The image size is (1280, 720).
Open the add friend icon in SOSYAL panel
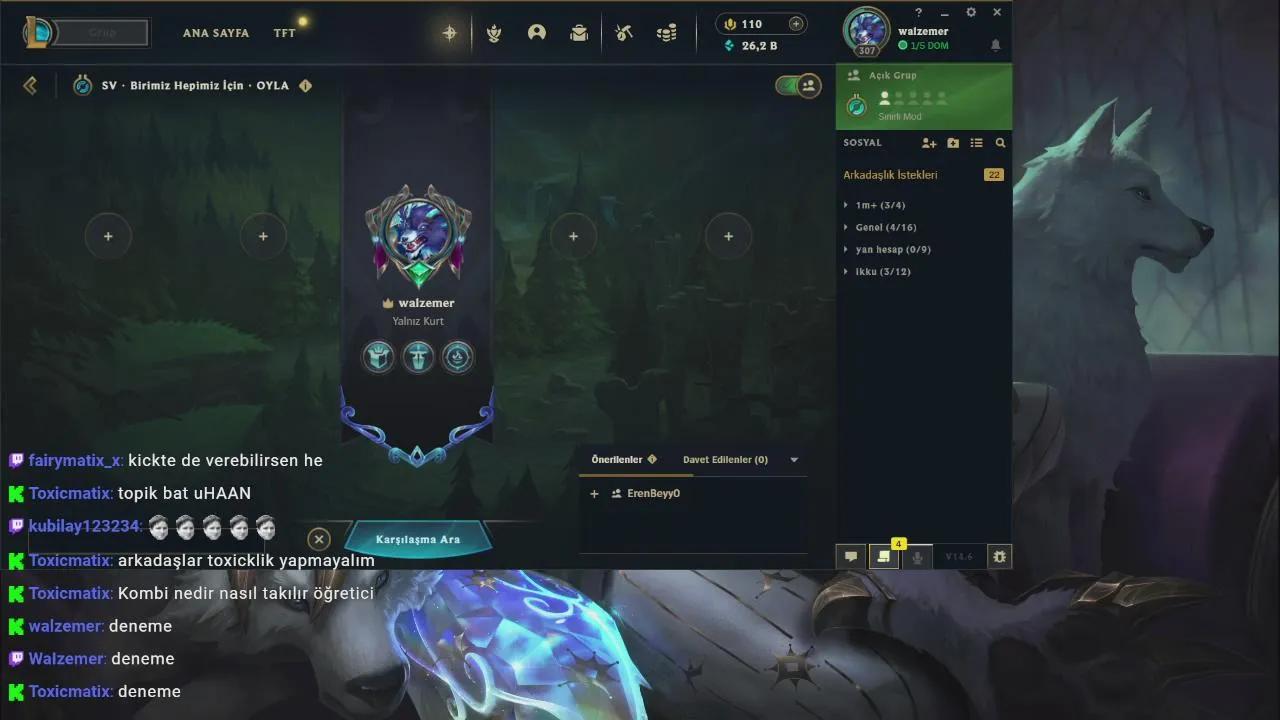(929, 143)
